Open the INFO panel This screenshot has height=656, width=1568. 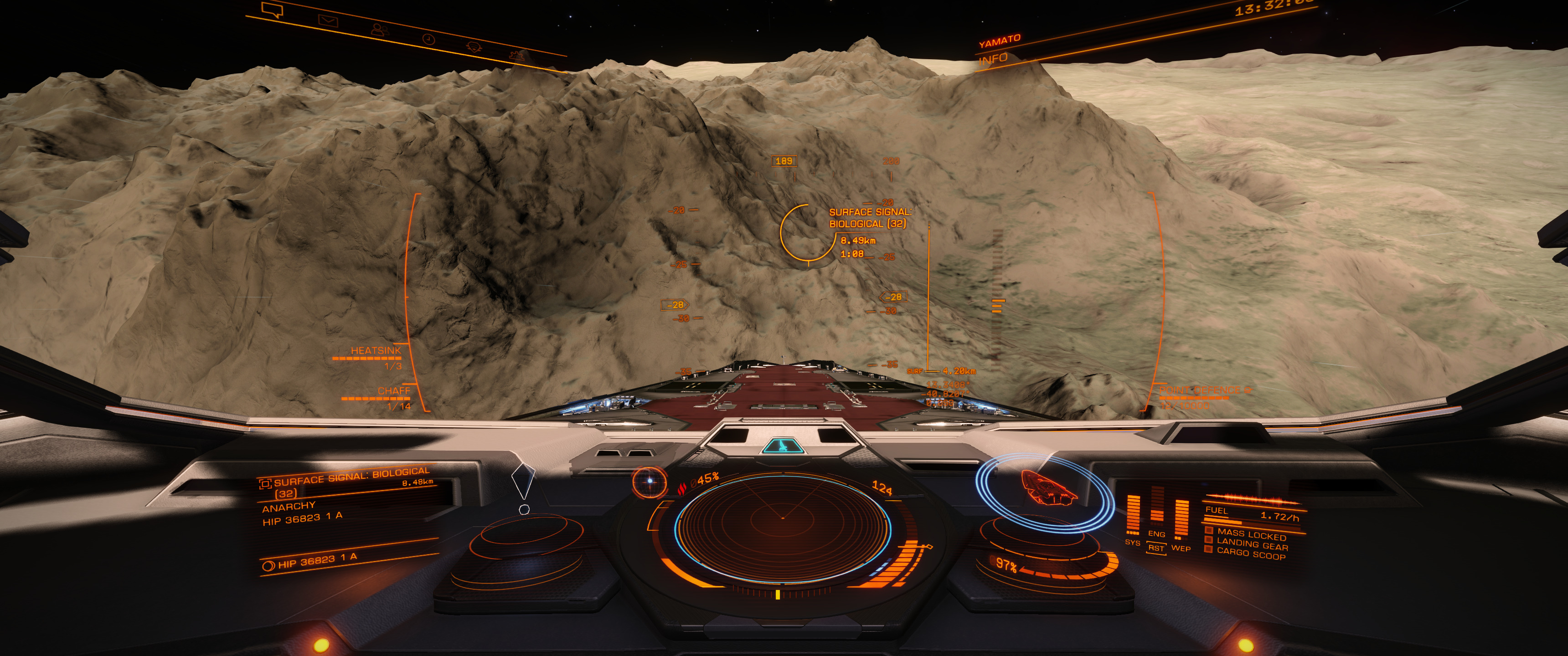tap(993, 59)
